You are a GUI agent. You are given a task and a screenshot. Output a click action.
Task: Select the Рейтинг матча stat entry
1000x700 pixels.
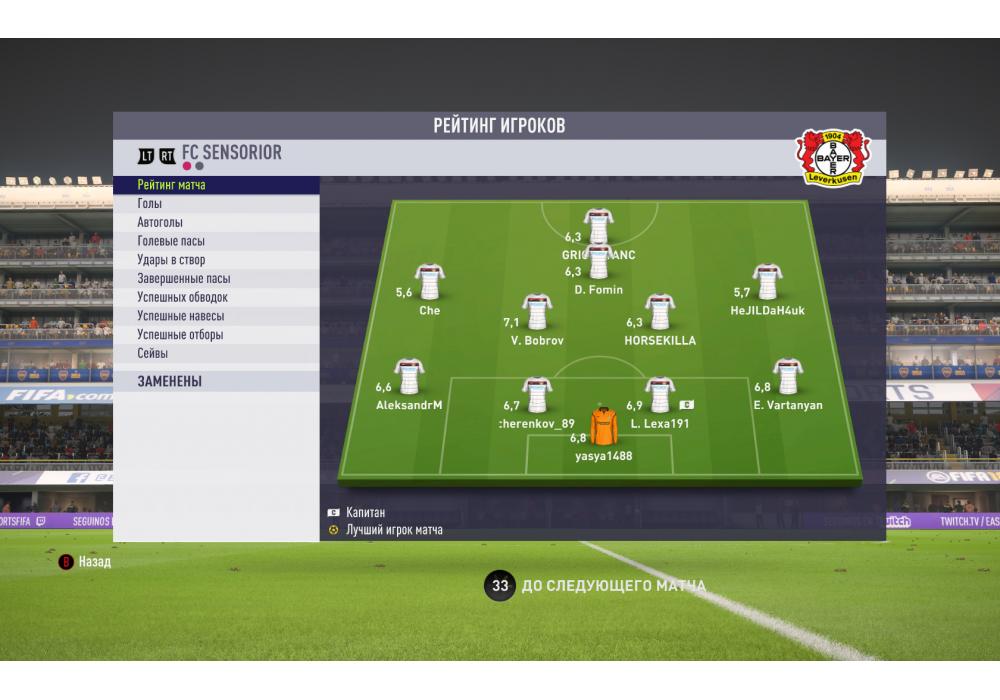coord(216,185)
